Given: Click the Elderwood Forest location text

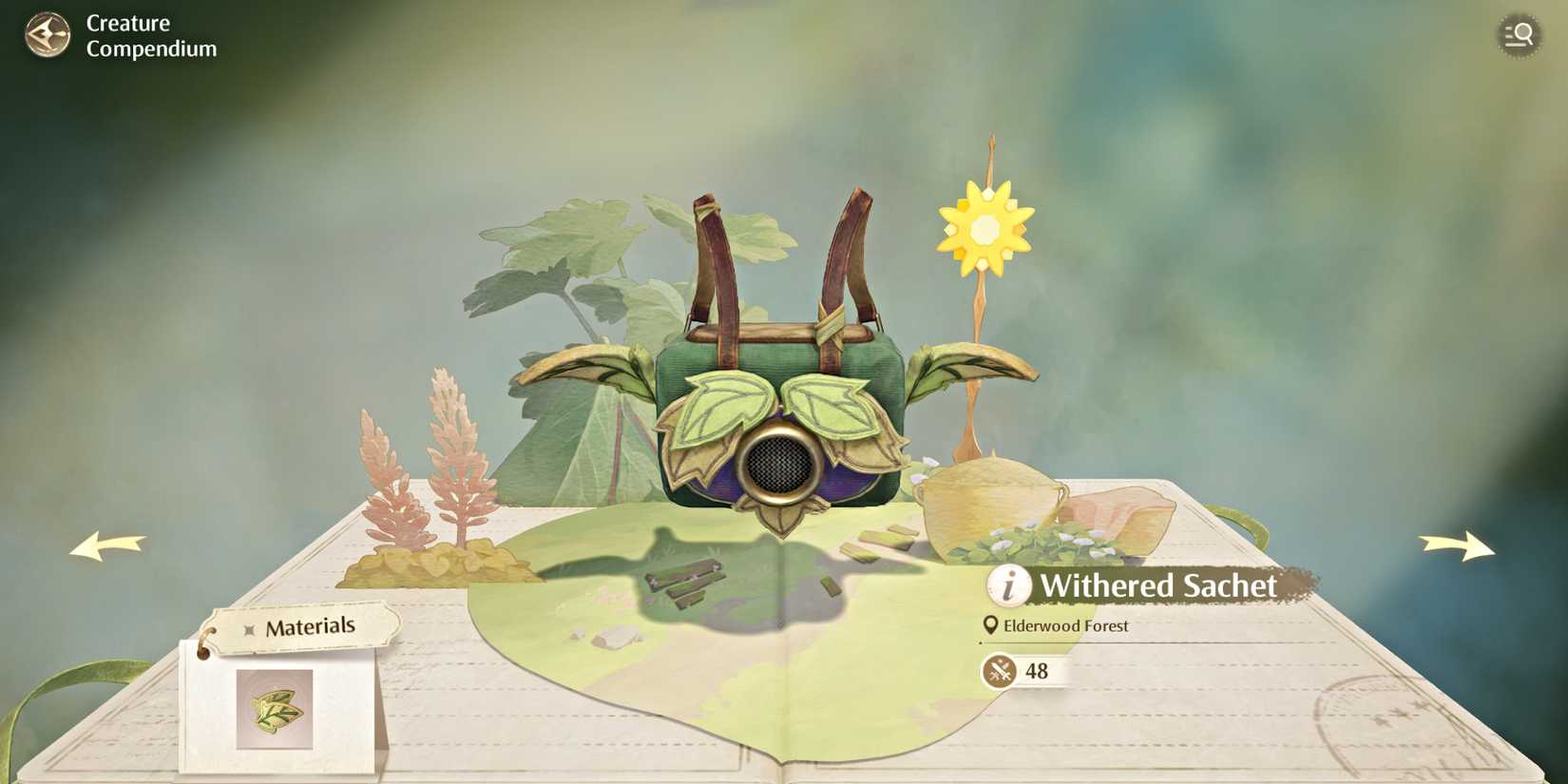Looking at the screenshot, I should 1068,626.
